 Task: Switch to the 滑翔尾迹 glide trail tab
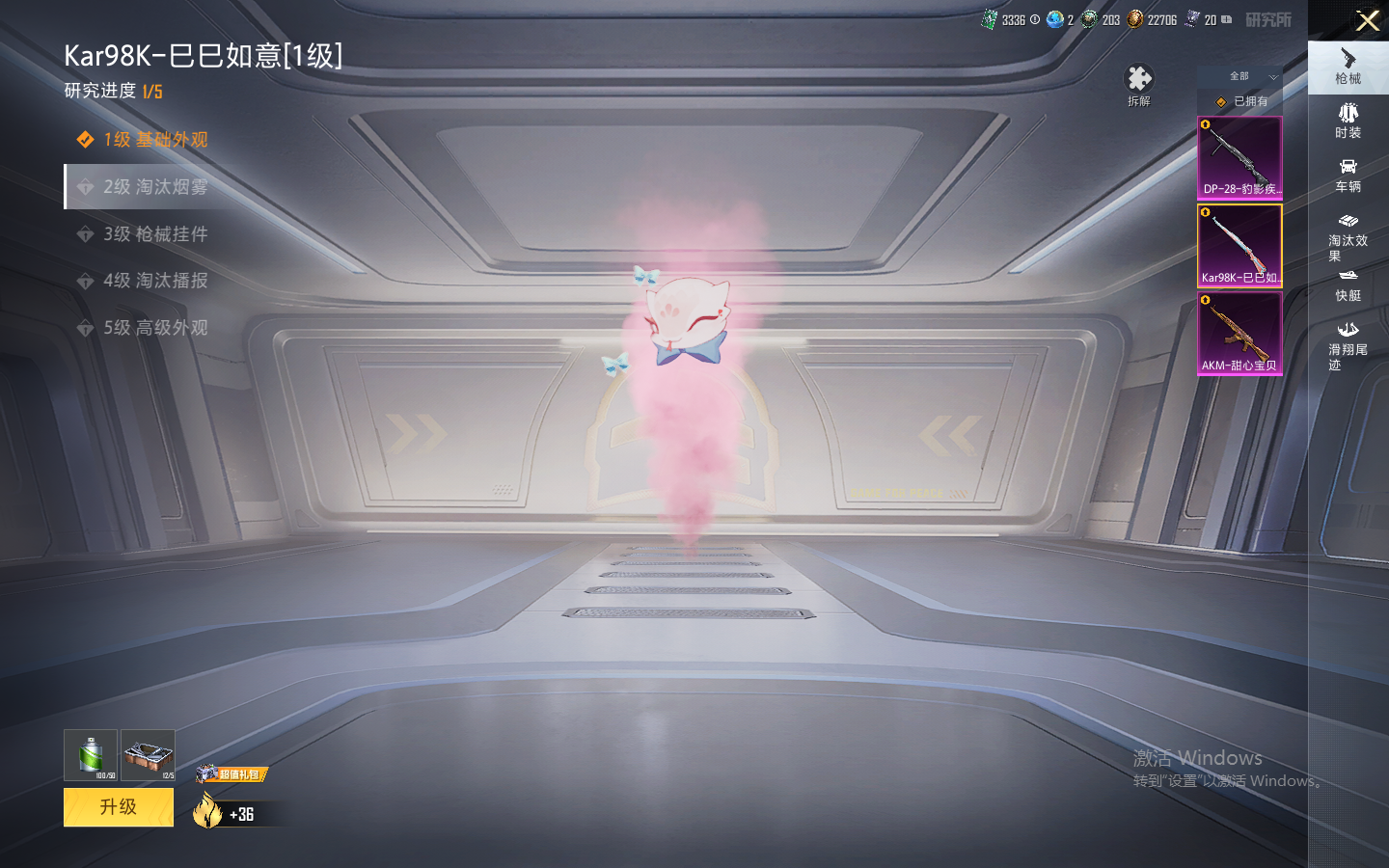pos(1348,345)
